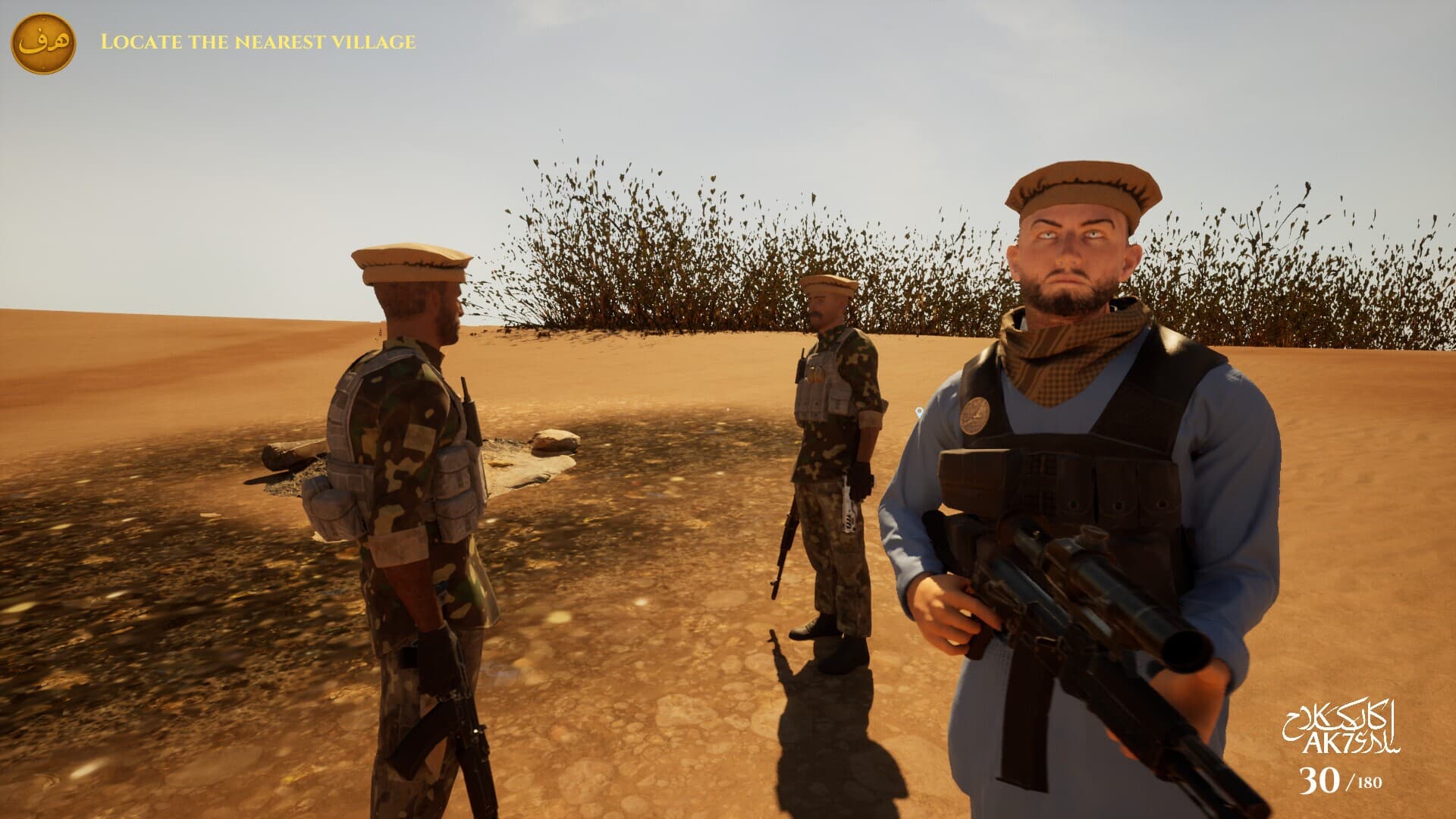Select the objective 'Locate the nearest village'
Screen dimensions: 1456x819
[258, 42]
